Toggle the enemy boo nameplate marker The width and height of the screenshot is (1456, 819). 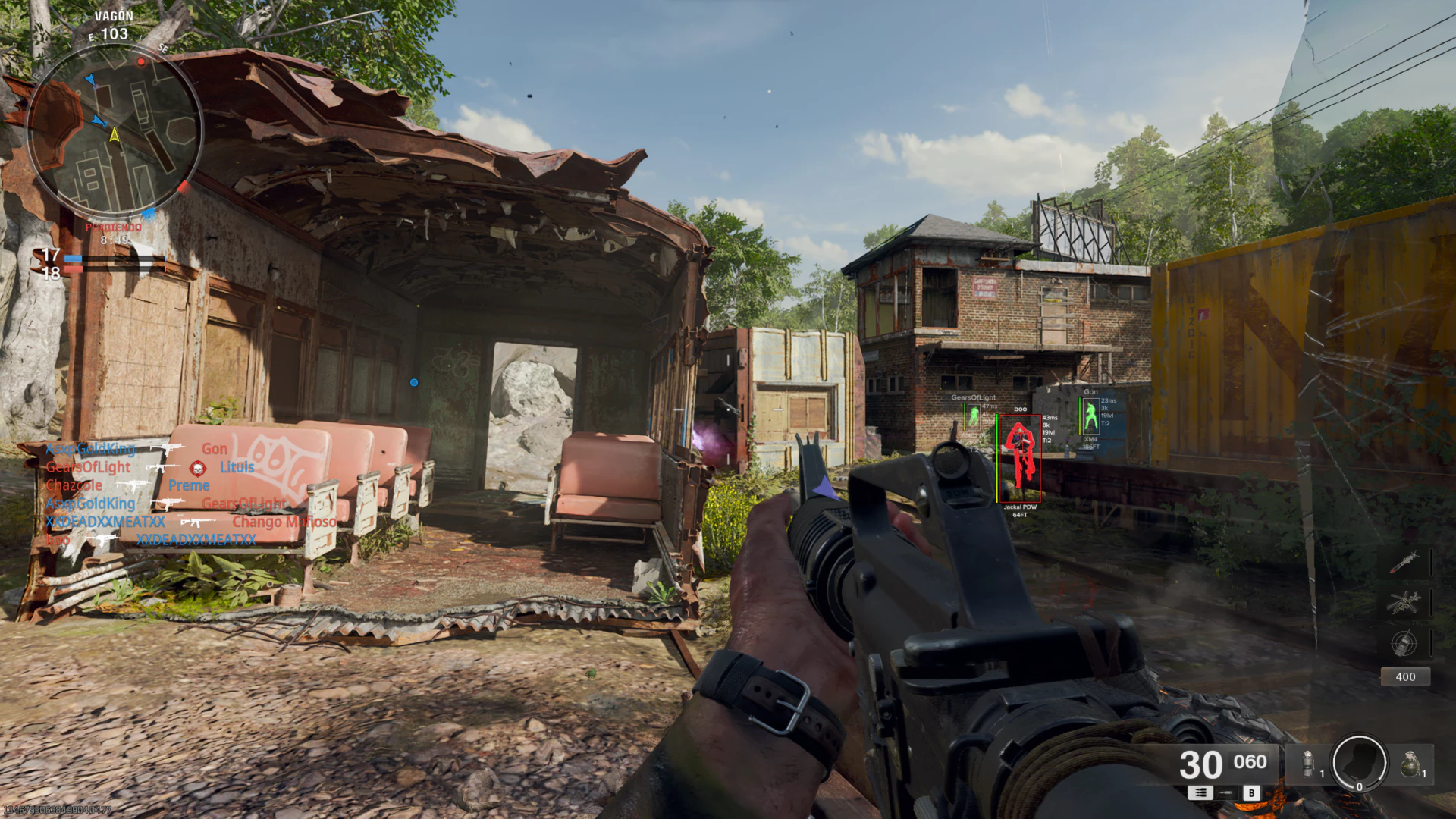click(x=1019, y=409)
